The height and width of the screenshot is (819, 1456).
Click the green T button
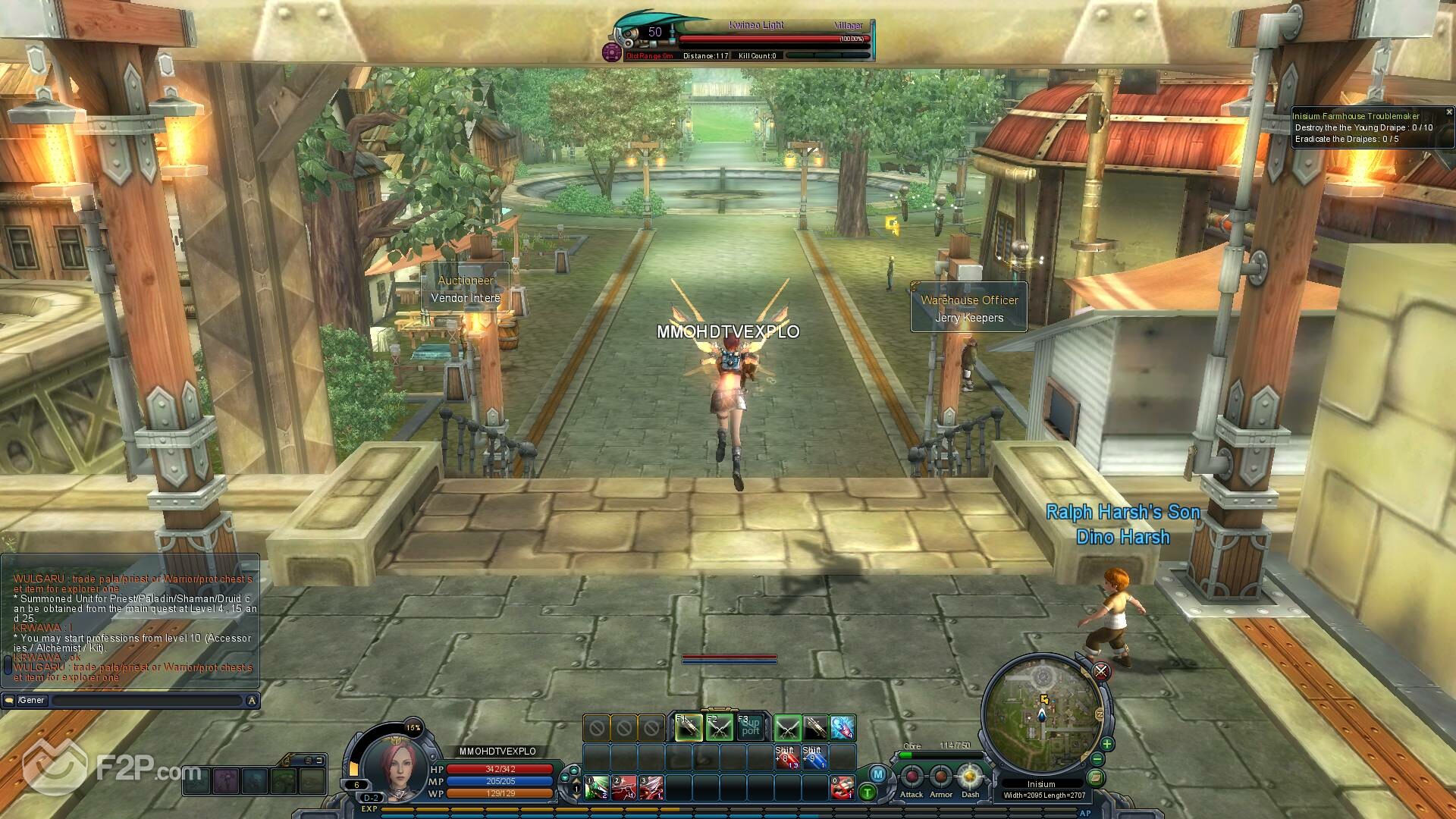pyautogui.click(x=868, y=793)
